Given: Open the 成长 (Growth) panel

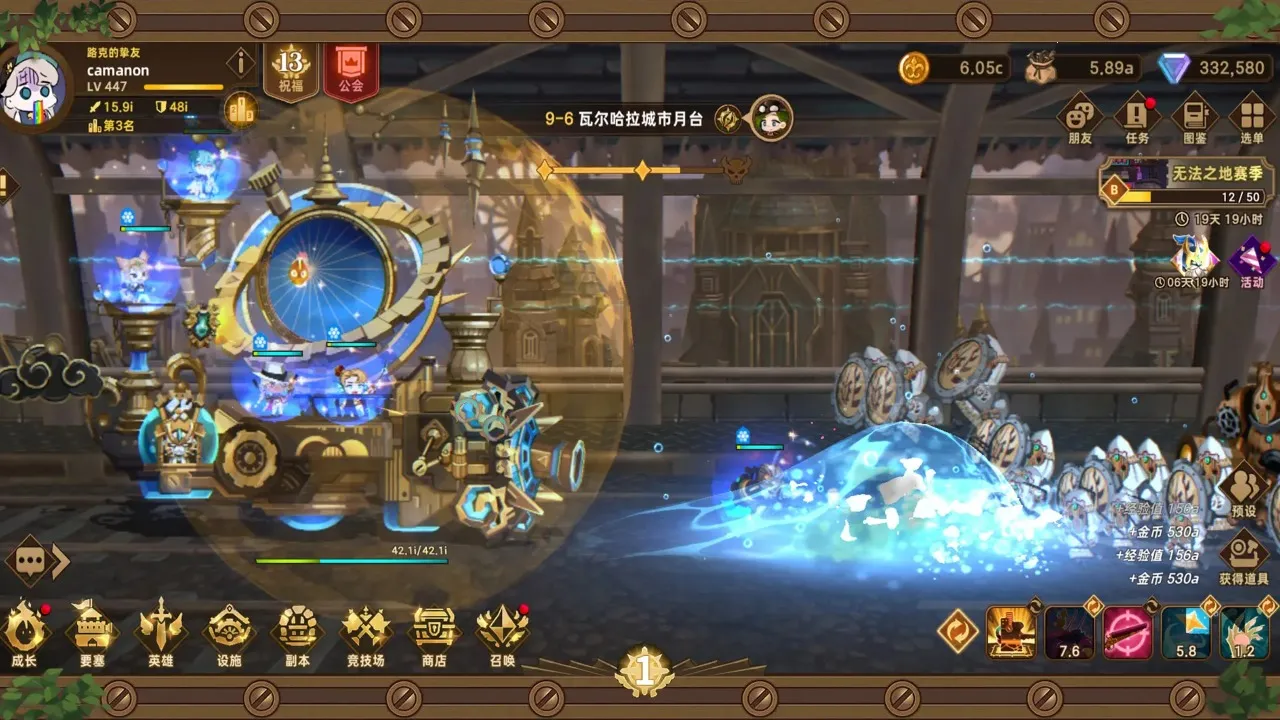Looking at the screenshot, I should pyautogui.click(x=27, y=633).
